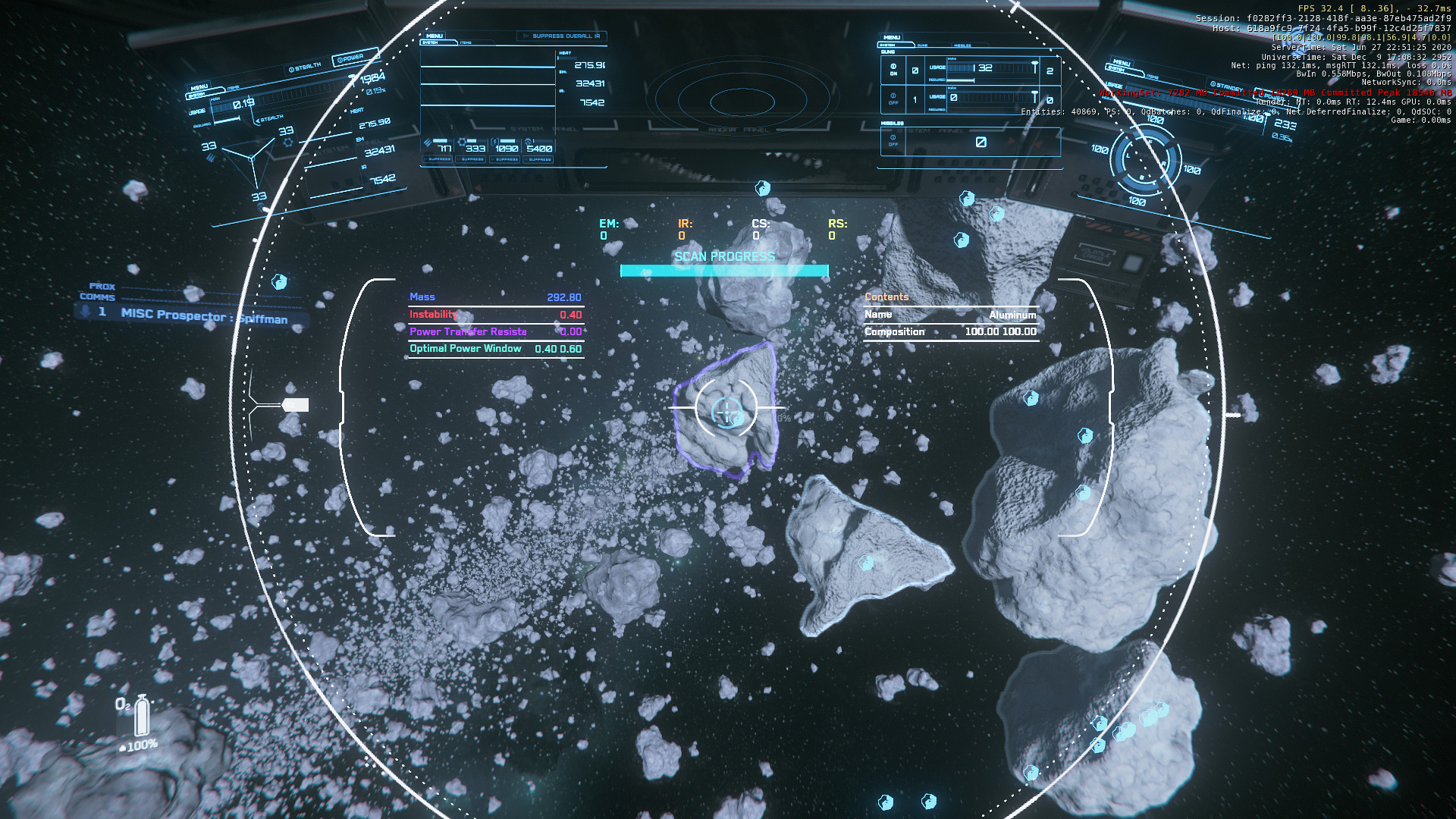
Task: Open the Menu on the weapons panel
Action: (892, 37)
